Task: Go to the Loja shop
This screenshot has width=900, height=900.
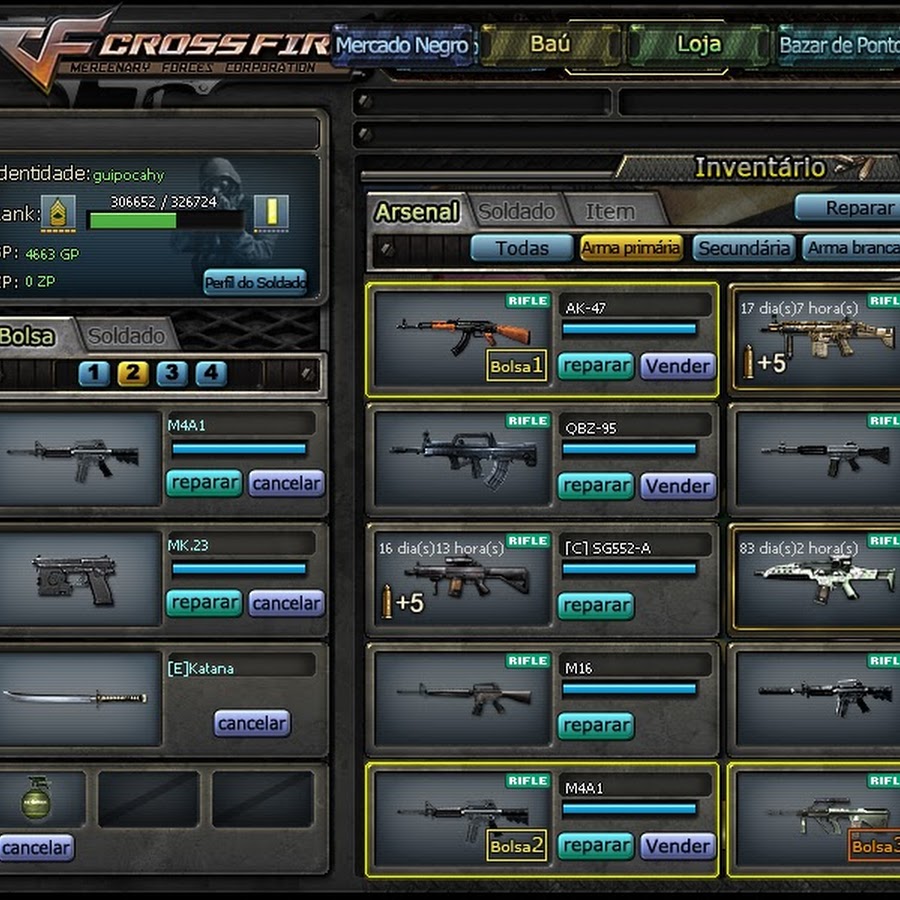Action: (698, 45)
